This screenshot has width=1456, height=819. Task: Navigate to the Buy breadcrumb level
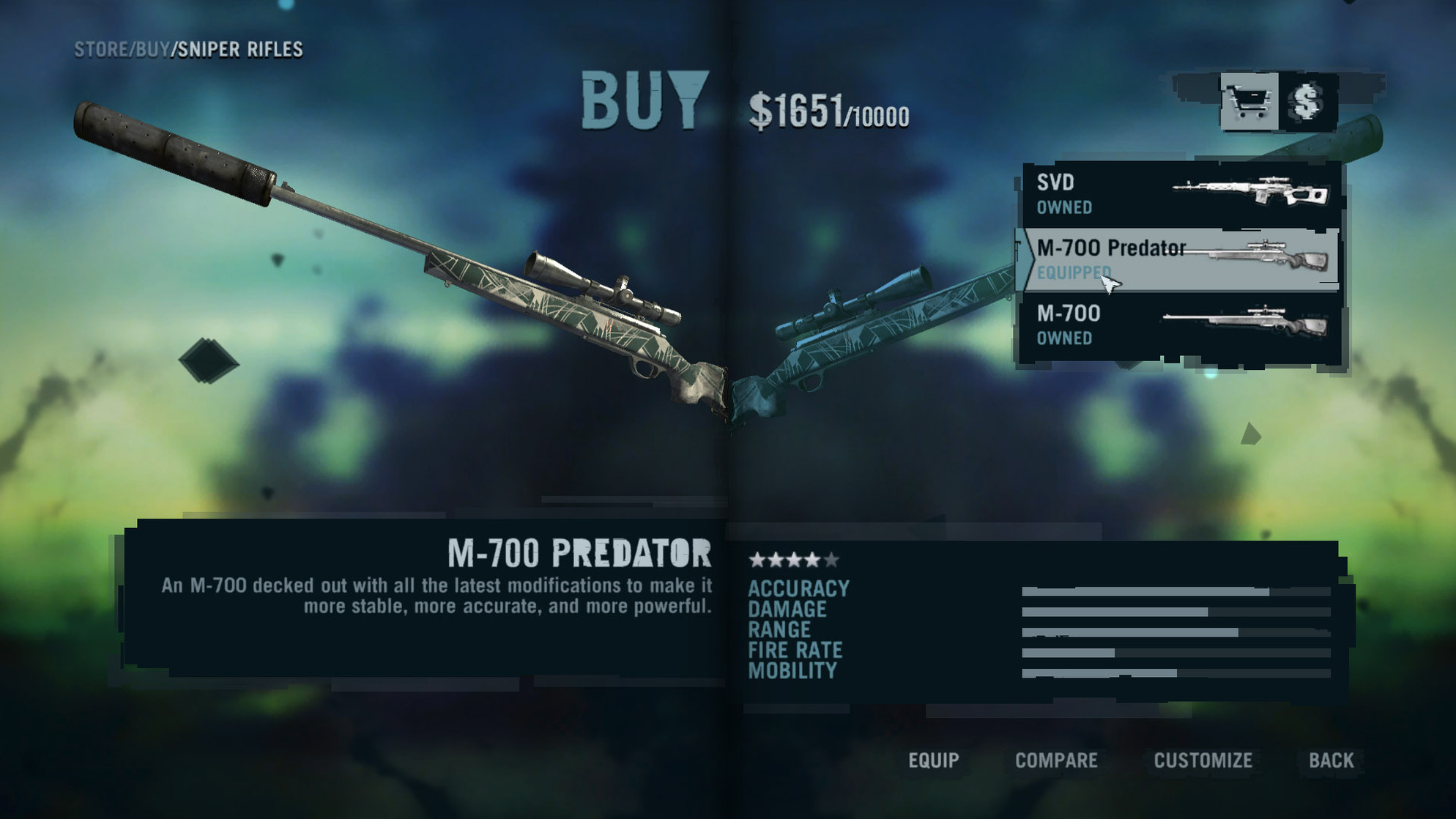tap(152, 49)
